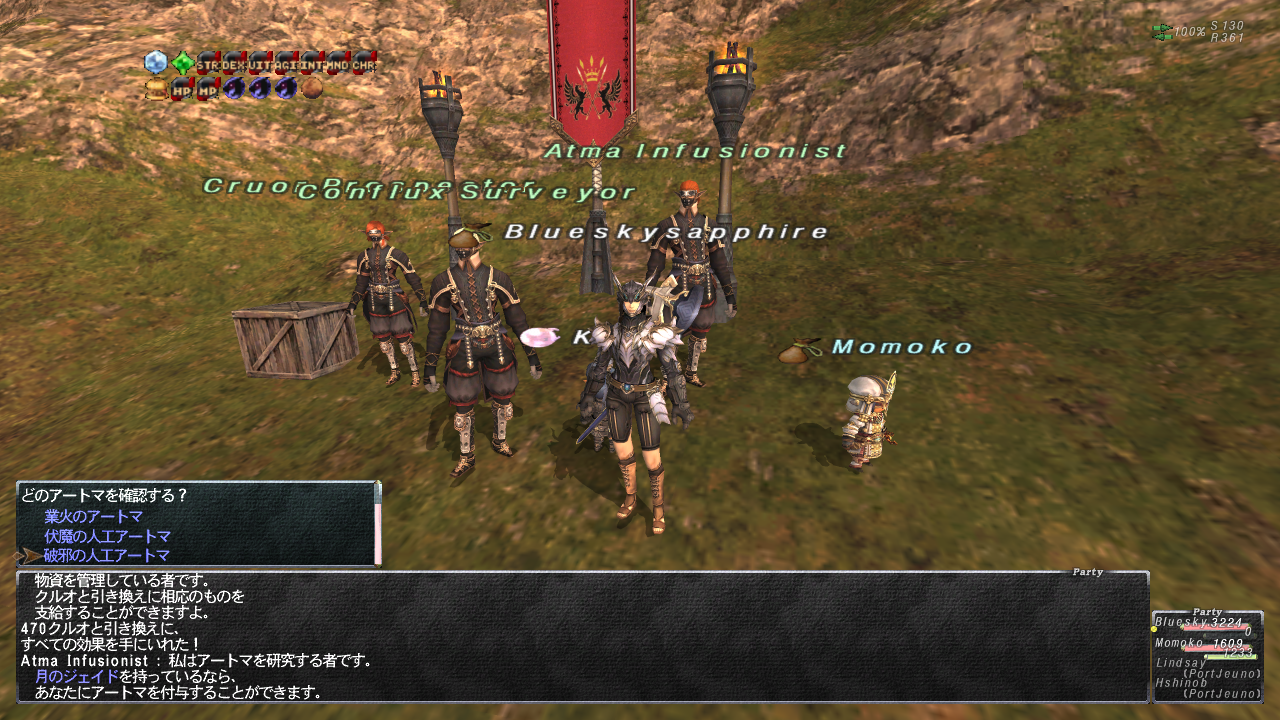Screen dimensions: 1280x720
Task: Click the STR boost status icon
Action: click(x=208, y=64)
